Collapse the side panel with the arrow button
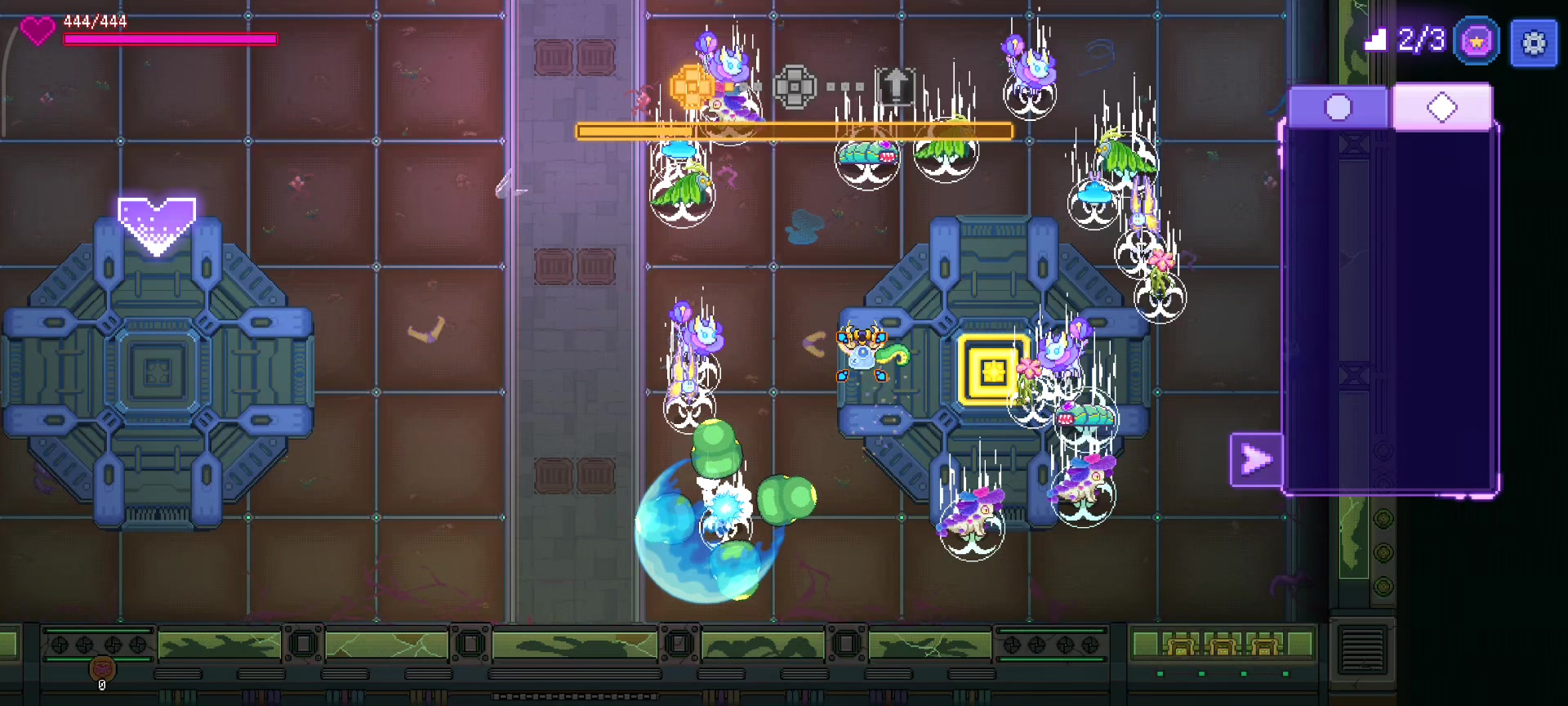1568x706 pixels. coord(1255,460)
